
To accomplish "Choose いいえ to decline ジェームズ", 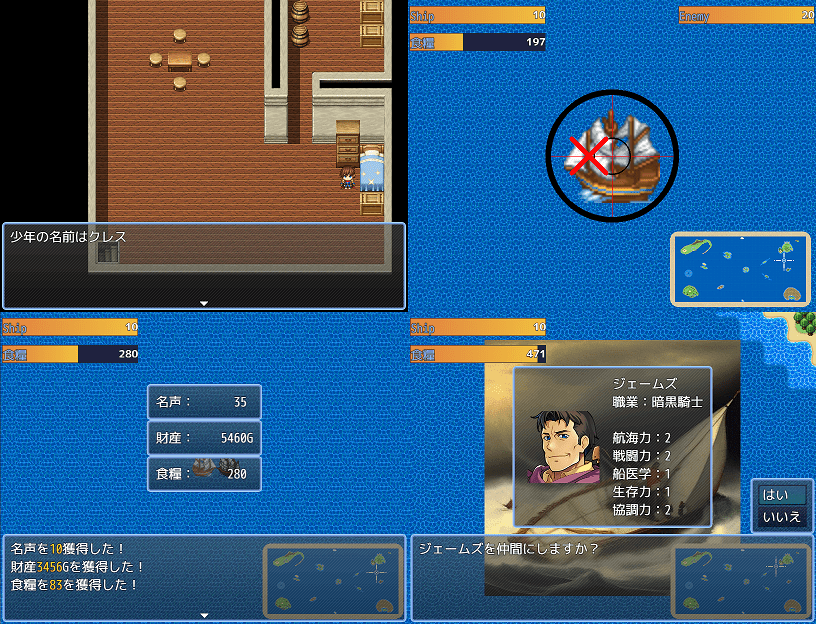I will coord(782,517).
